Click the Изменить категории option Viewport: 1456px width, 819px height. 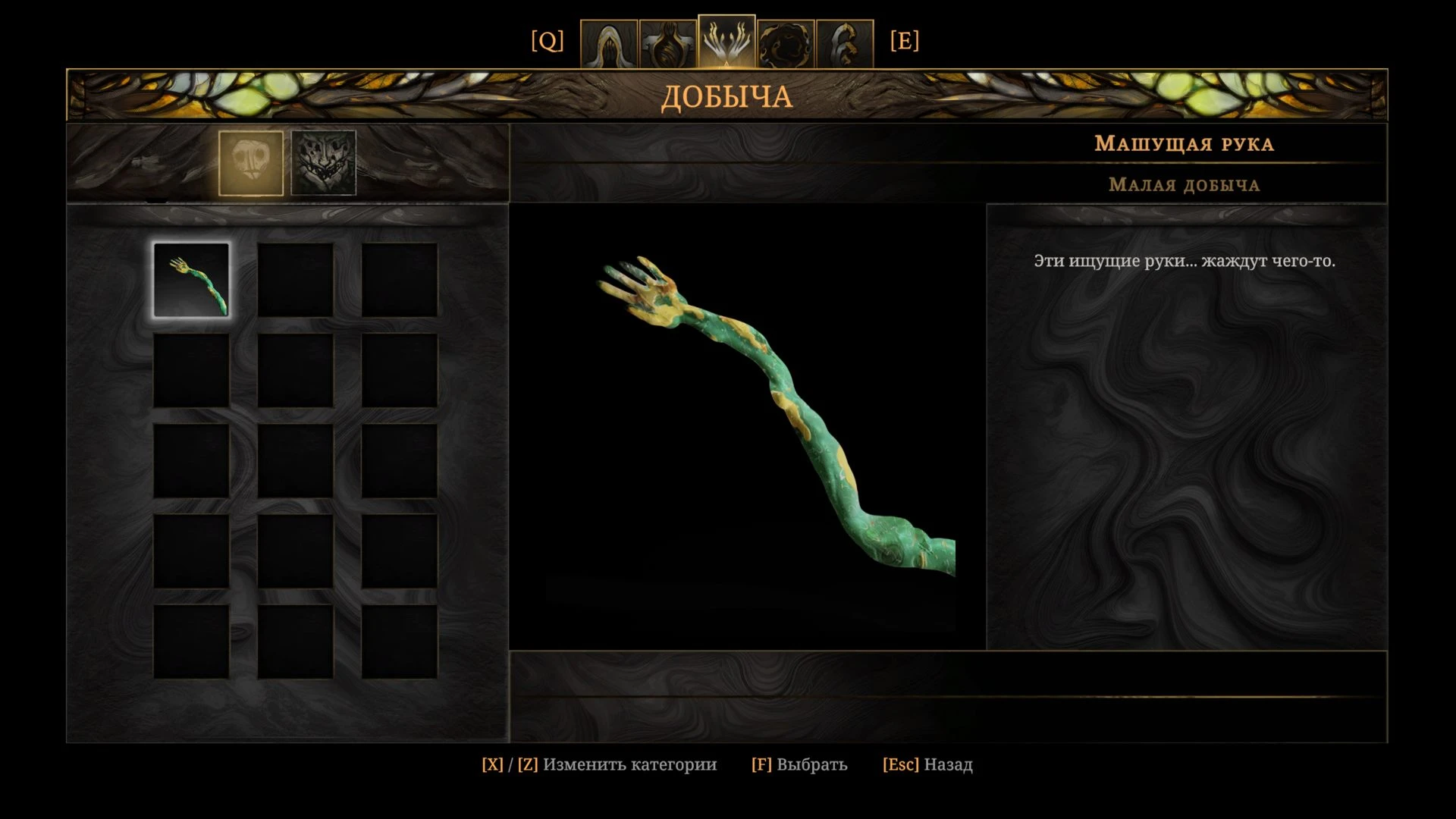pos(599,764)
